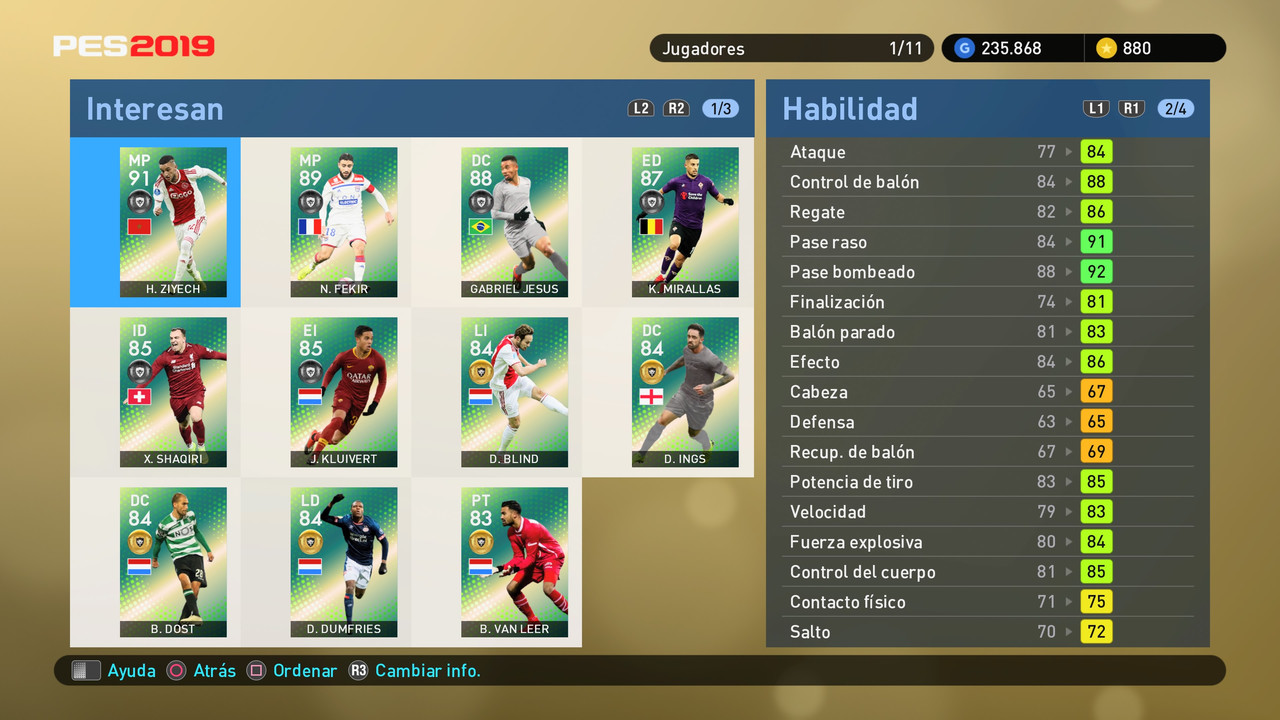Switch to the Habilidad panel header
This screenshot has height=720, width=1280.
[x=851, y=108]
